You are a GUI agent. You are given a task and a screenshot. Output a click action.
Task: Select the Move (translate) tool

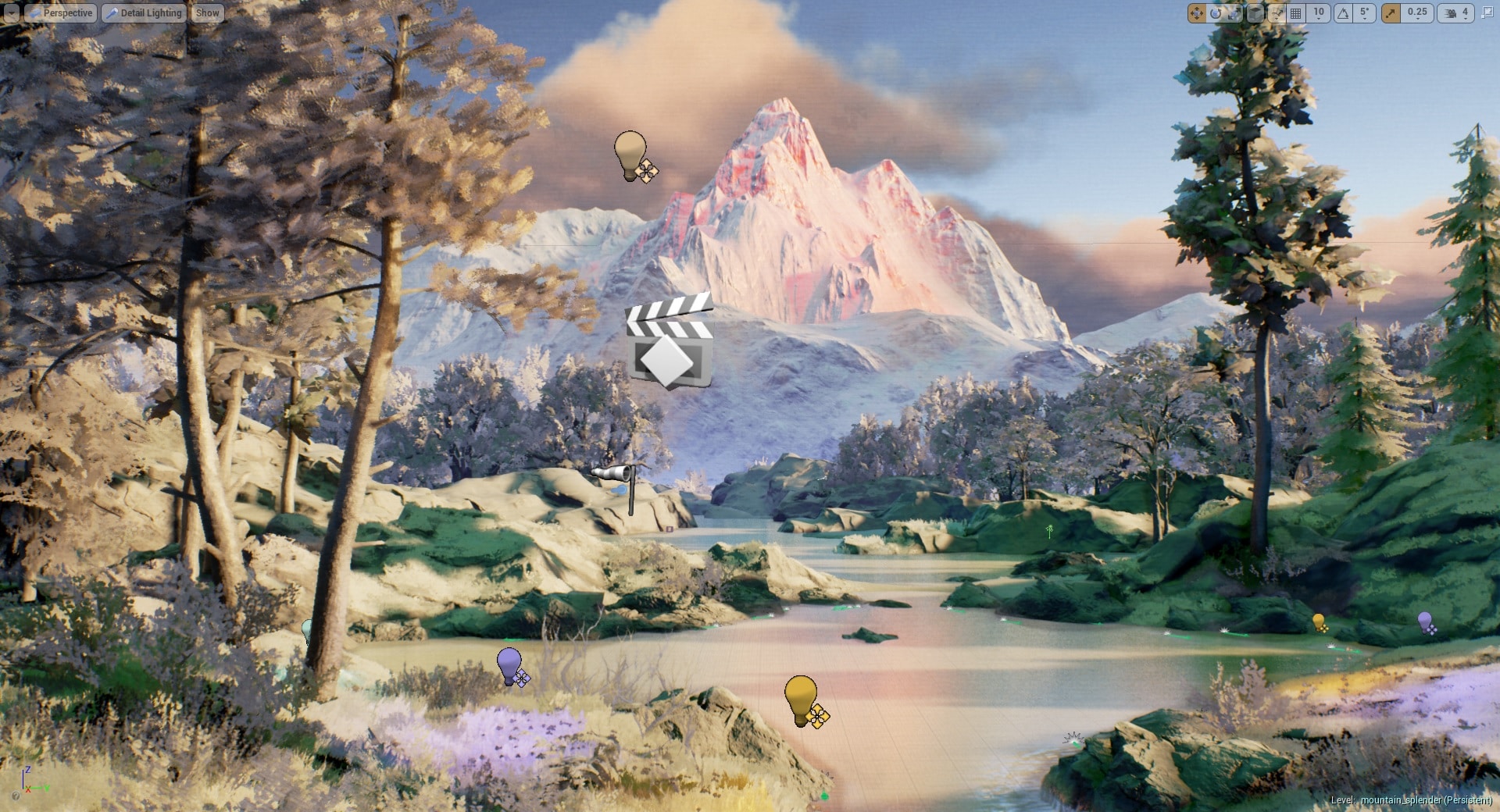click(x=1195, y=12)
